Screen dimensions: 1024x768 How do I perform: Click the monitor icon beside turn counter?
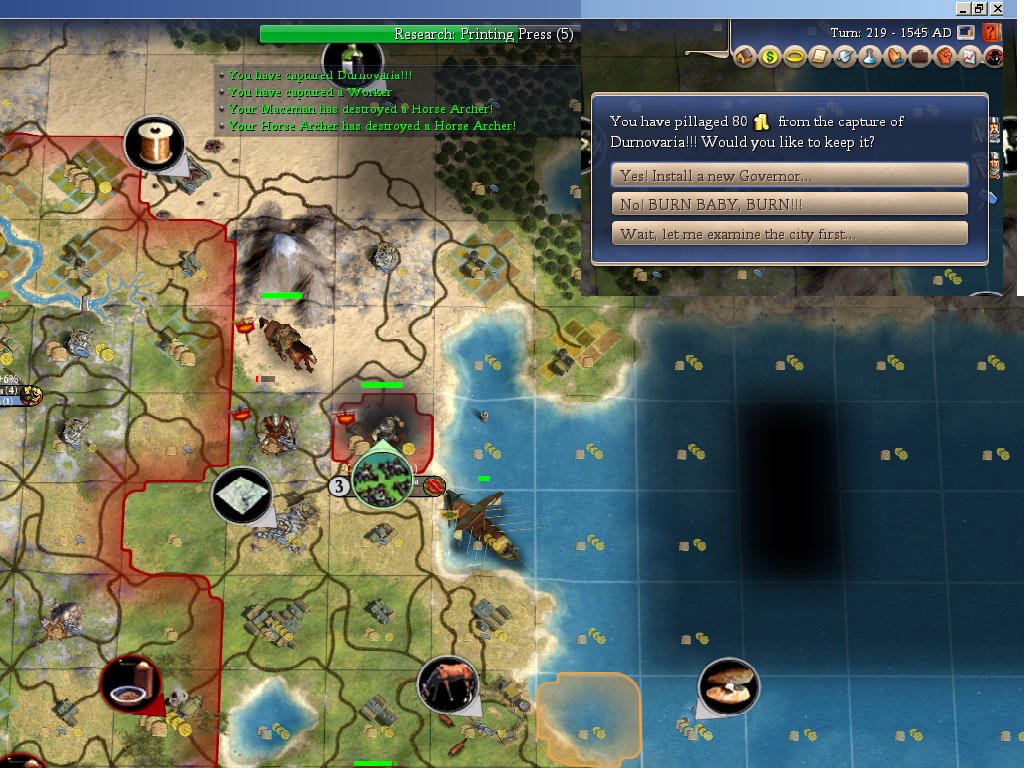coord(966,33)
